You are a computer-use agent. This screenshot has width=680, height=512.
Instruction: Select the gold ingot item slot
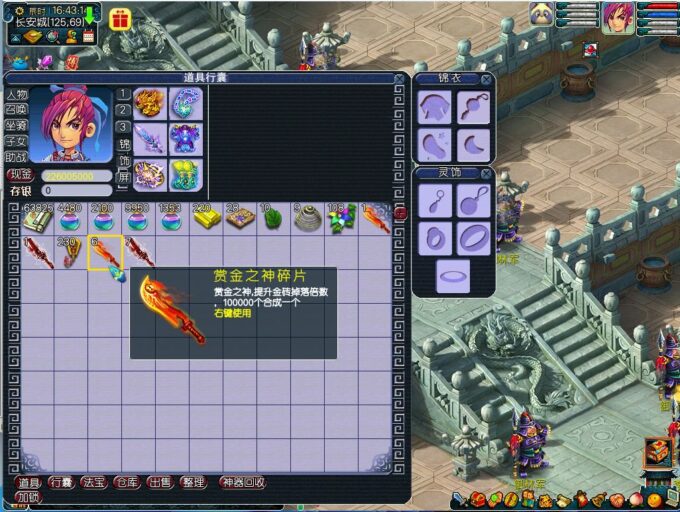click(x=206, y=218)
